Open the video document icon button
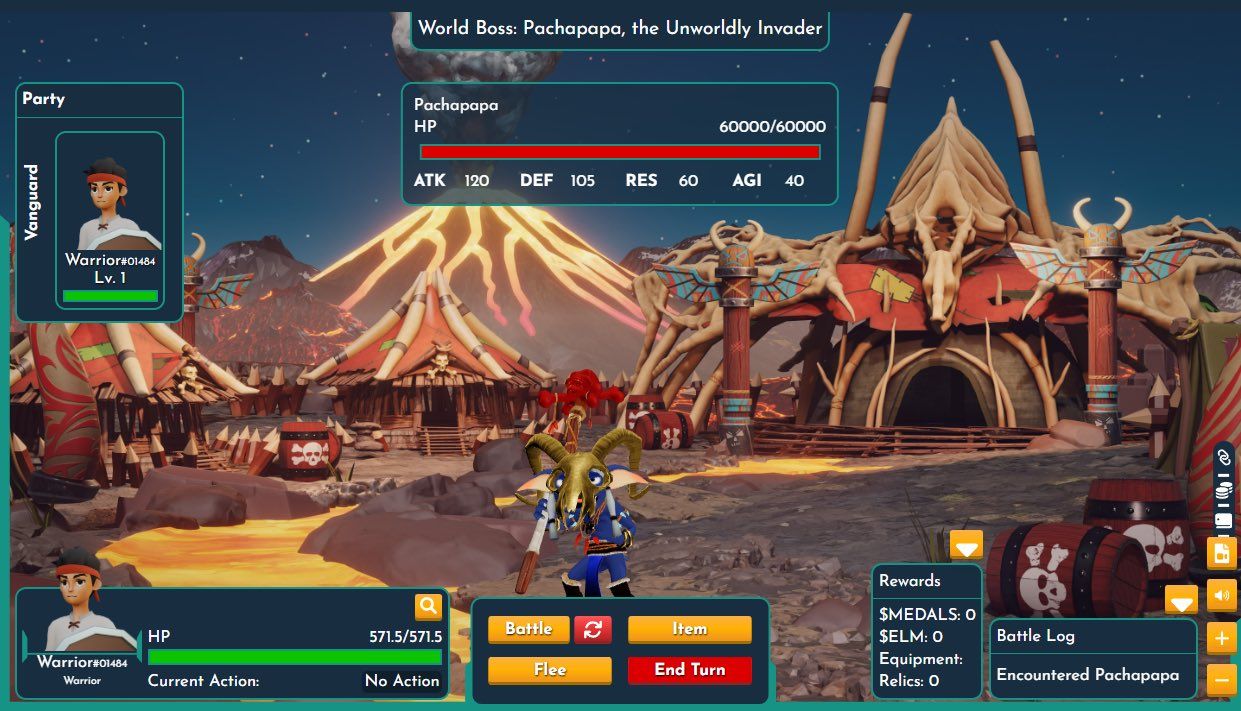Viewport: 1241px width, 711px height. click(x=1222, y=552)
